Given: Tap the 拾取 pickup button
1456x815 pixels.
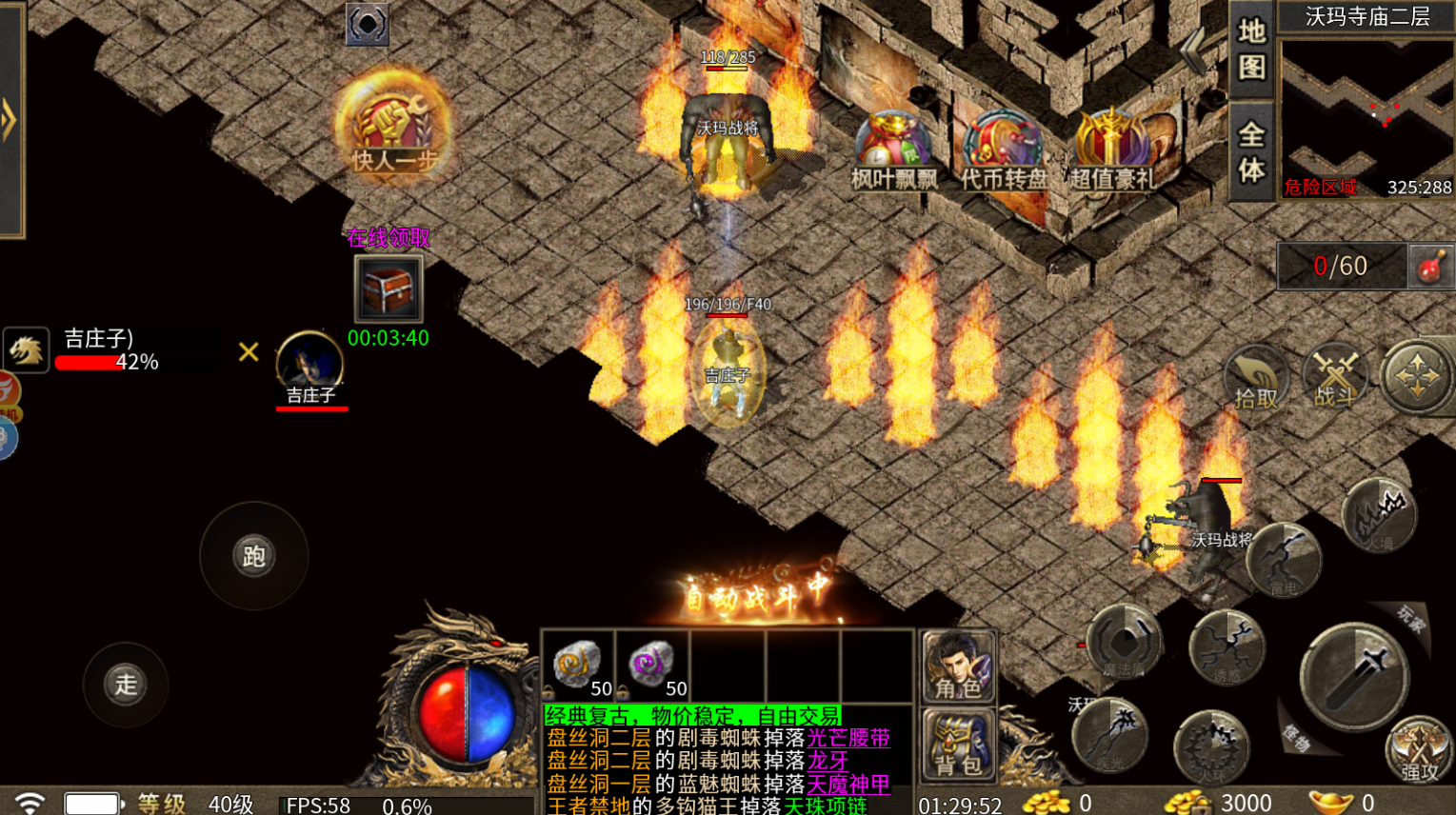Looking at the screenshot, I should point(1255,379).
